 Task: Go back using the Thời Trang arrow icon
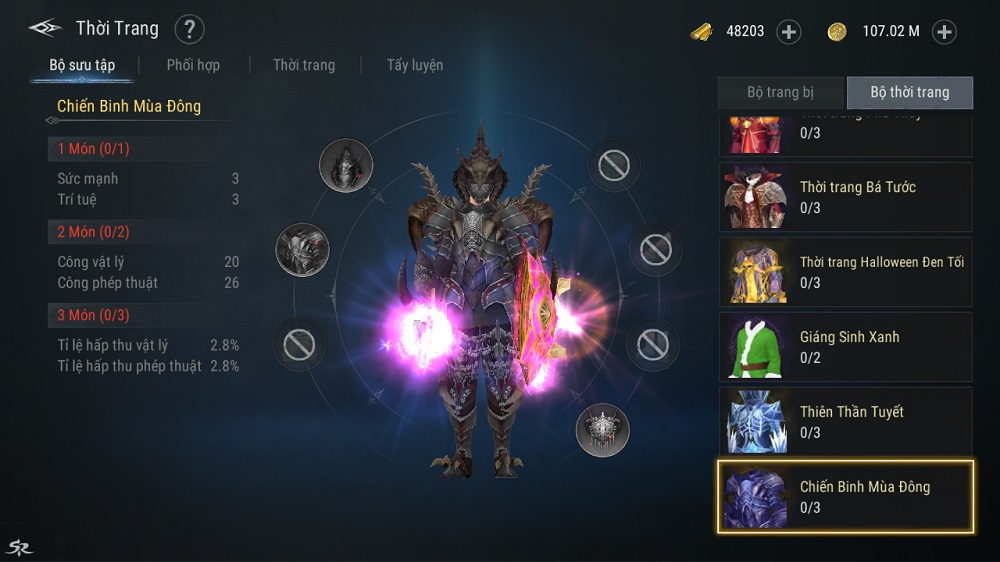[x=45, y=28]
